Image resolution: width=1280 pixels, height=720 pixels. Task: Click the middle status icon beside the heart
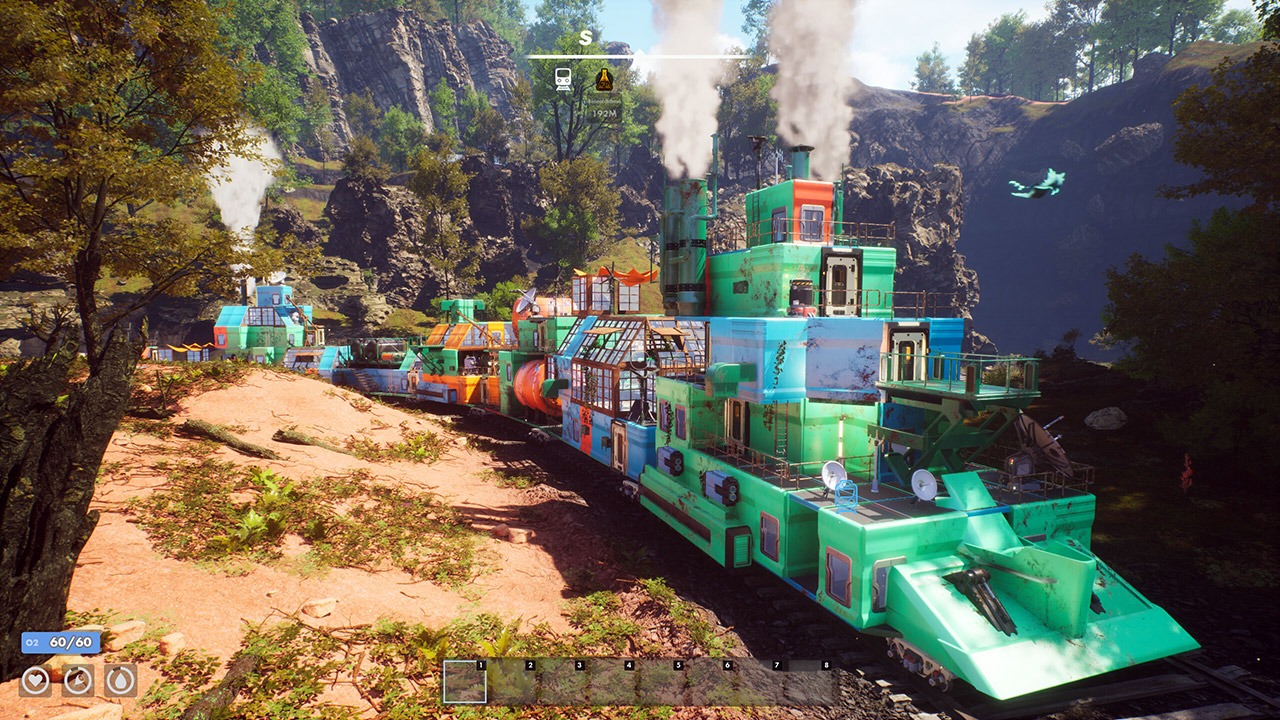(x=78, y=680)
